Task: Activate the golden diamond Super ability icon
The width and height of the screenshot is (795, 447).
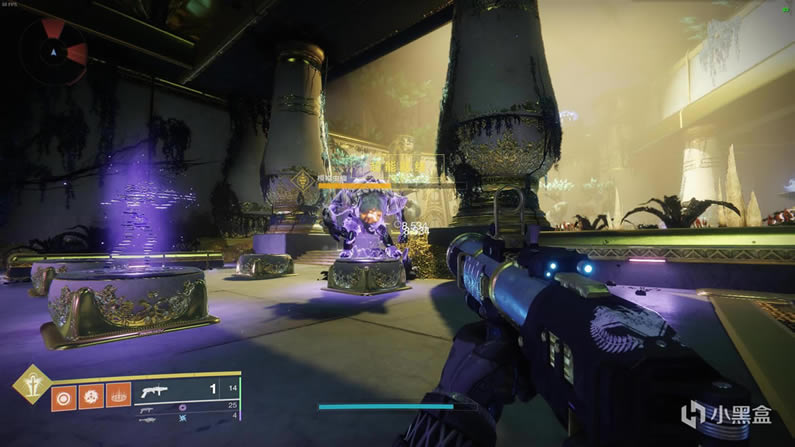Action: pyautogui.click(x=33, y=385)
